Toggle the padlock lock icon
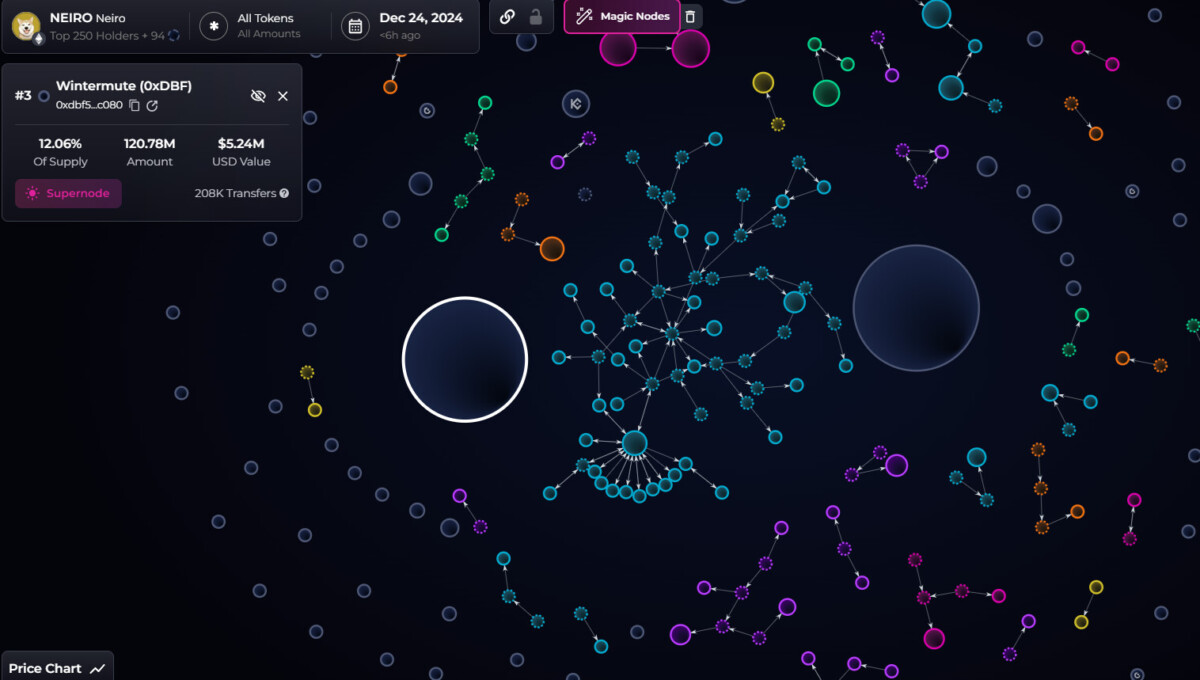This screenshot has width=1200, height=680. click(x=536, y=16)
